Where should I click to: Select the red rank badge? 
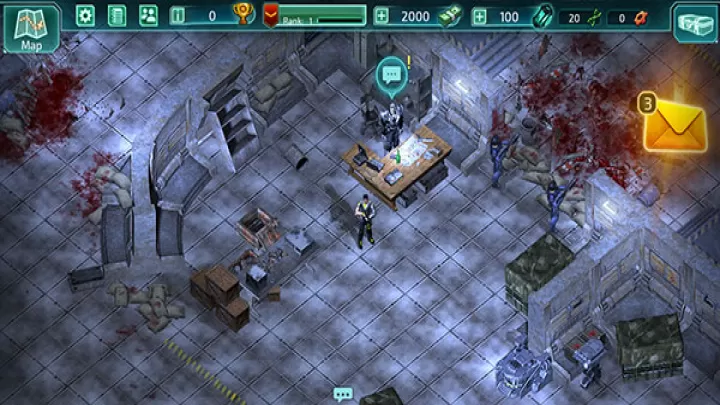tap(271, 15)
